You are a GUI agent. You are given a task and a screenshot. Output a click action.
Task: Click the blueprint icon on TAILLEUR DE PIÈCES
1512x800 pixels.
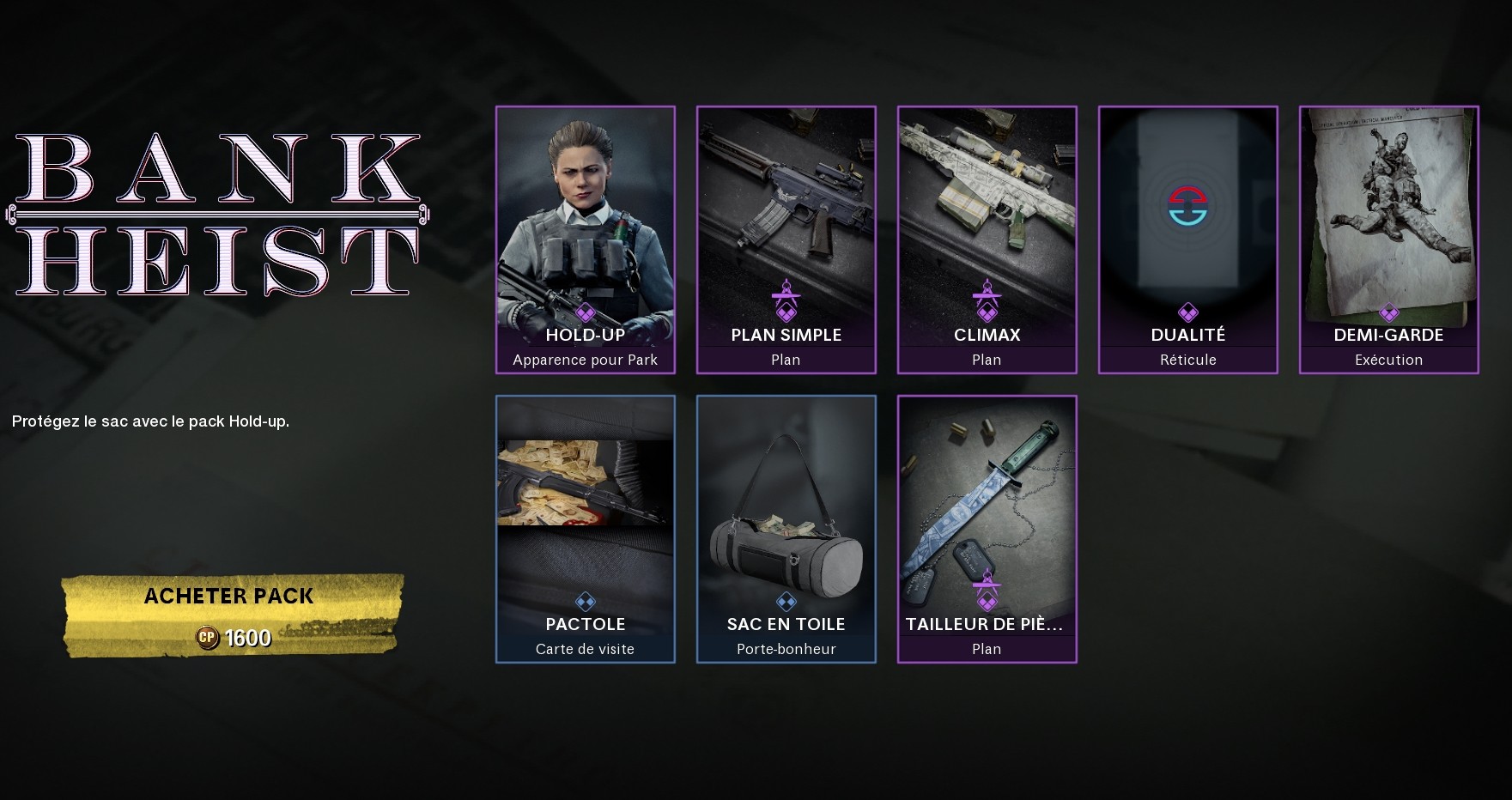[x=987, y=589]
